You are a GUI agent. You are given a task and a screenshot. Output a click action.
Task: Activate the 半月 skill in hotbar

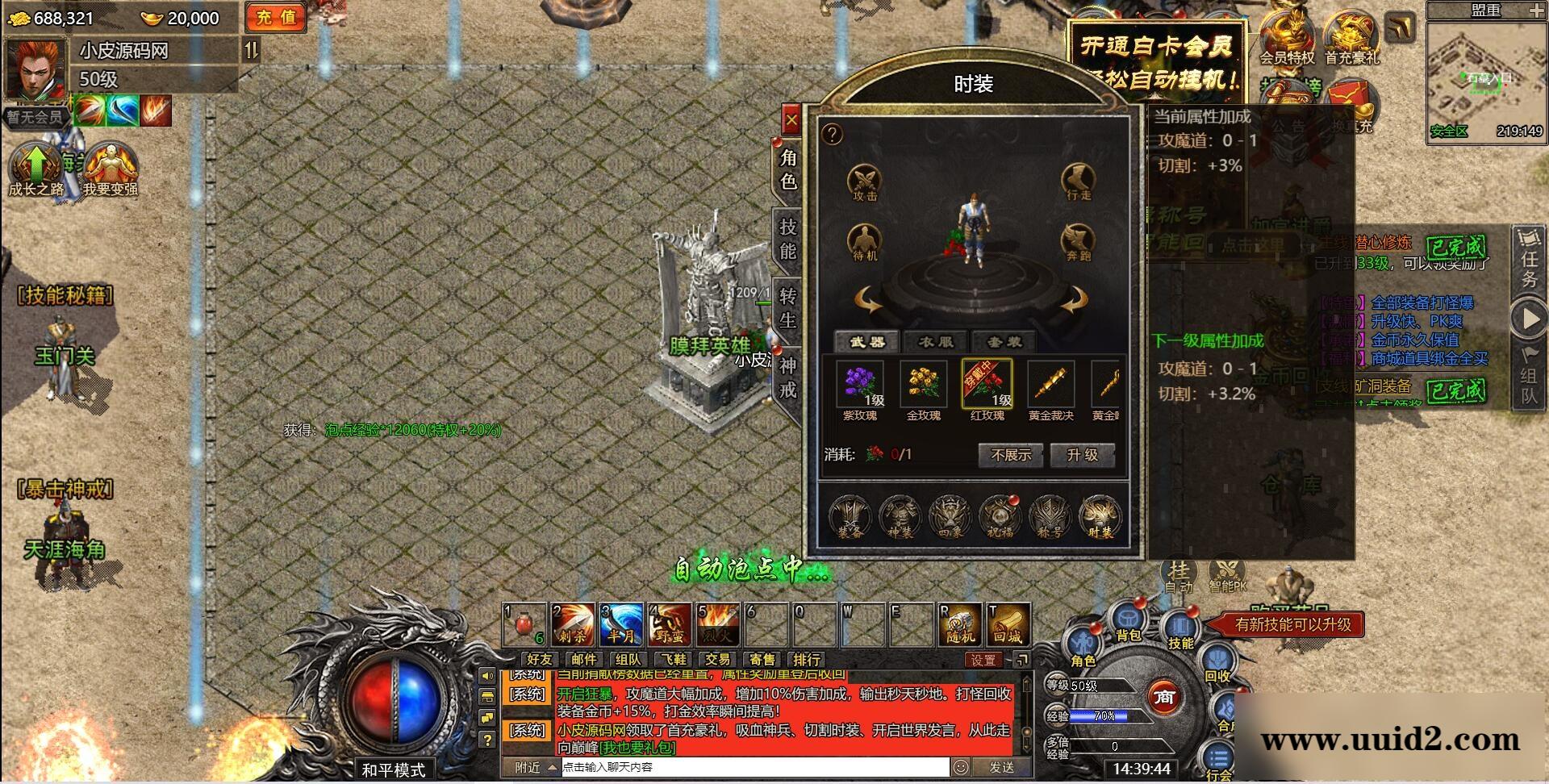coord(621,624)
